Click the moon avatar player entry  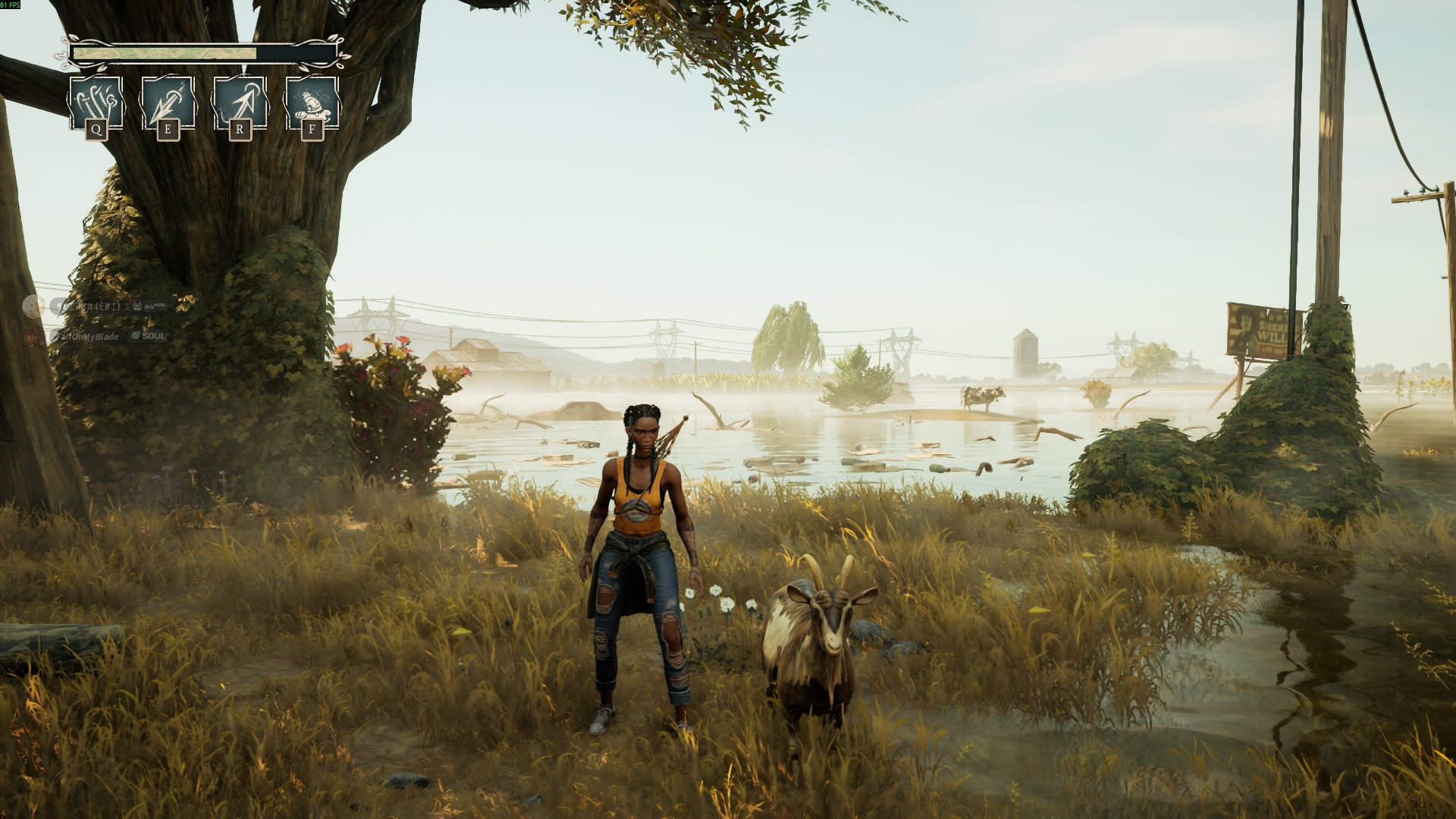[x=33, y=306]
